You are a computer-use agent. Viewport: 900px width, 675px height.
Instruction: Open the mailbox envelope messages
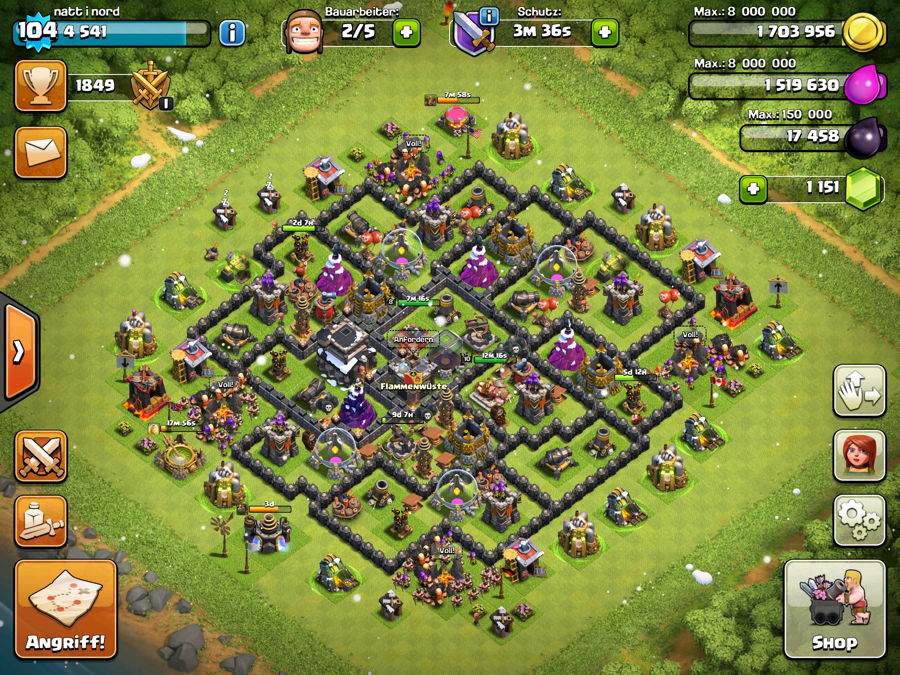click(x=40, y=152)
